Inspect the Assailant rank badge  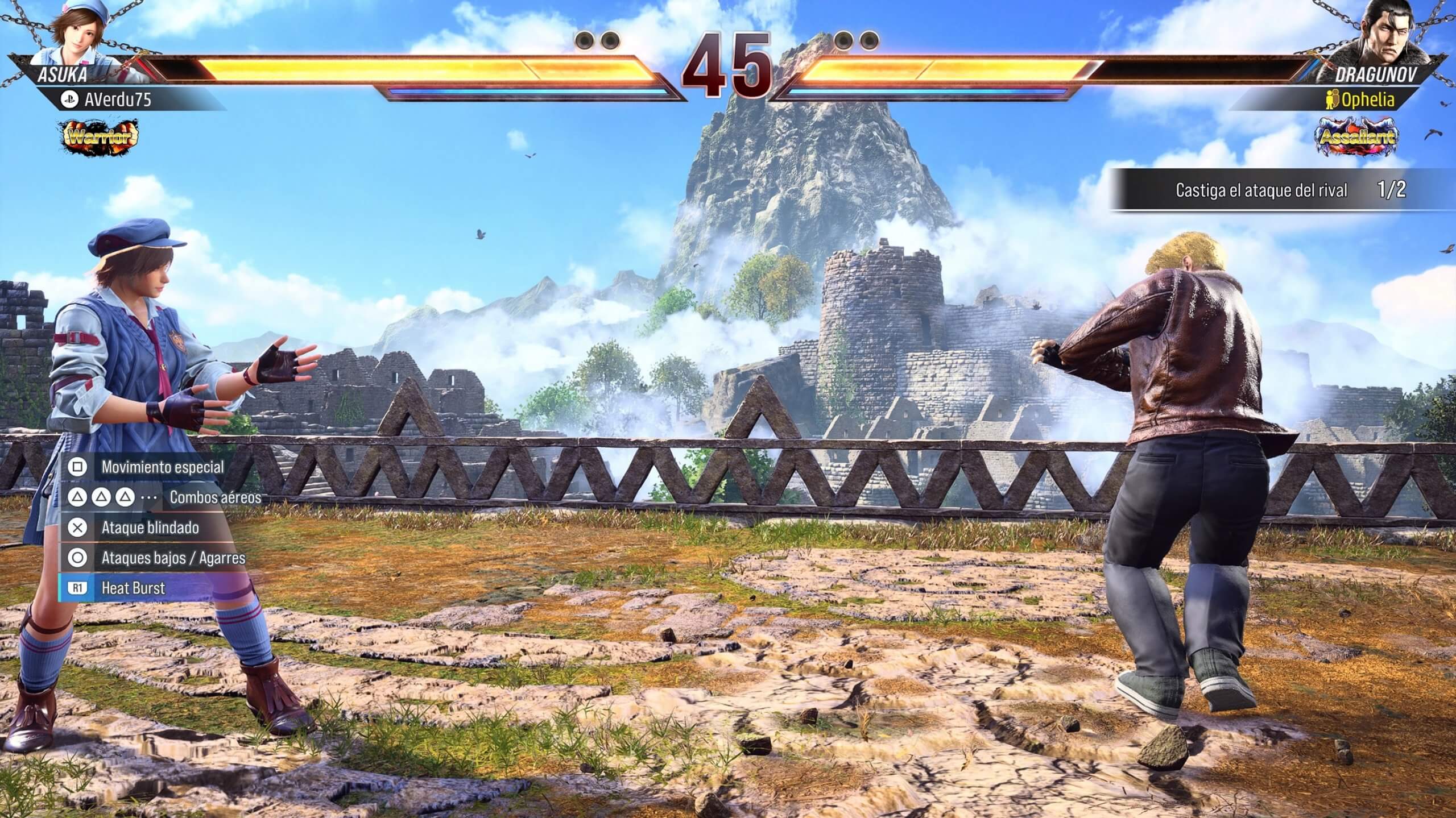(x=1357, y=136)
